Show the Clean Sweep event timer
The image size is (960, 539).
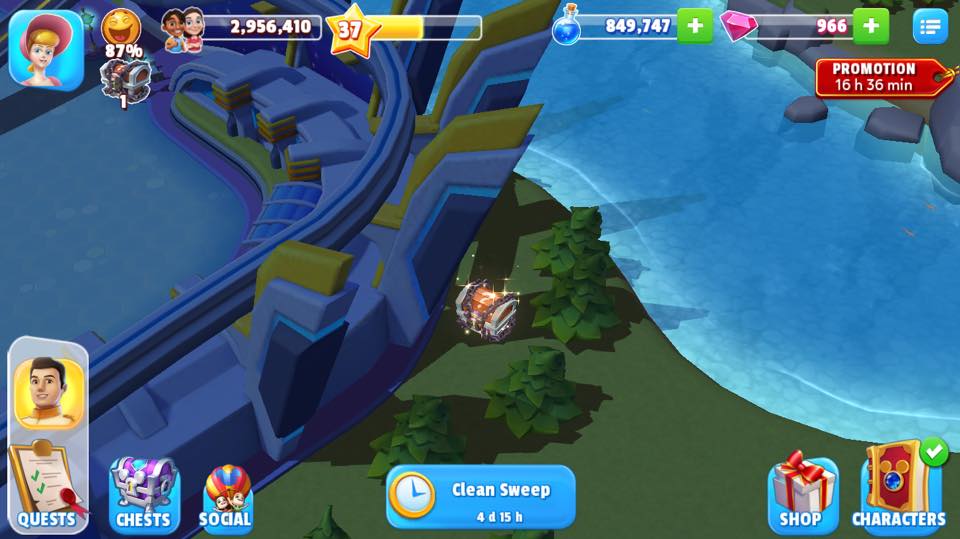481,496
